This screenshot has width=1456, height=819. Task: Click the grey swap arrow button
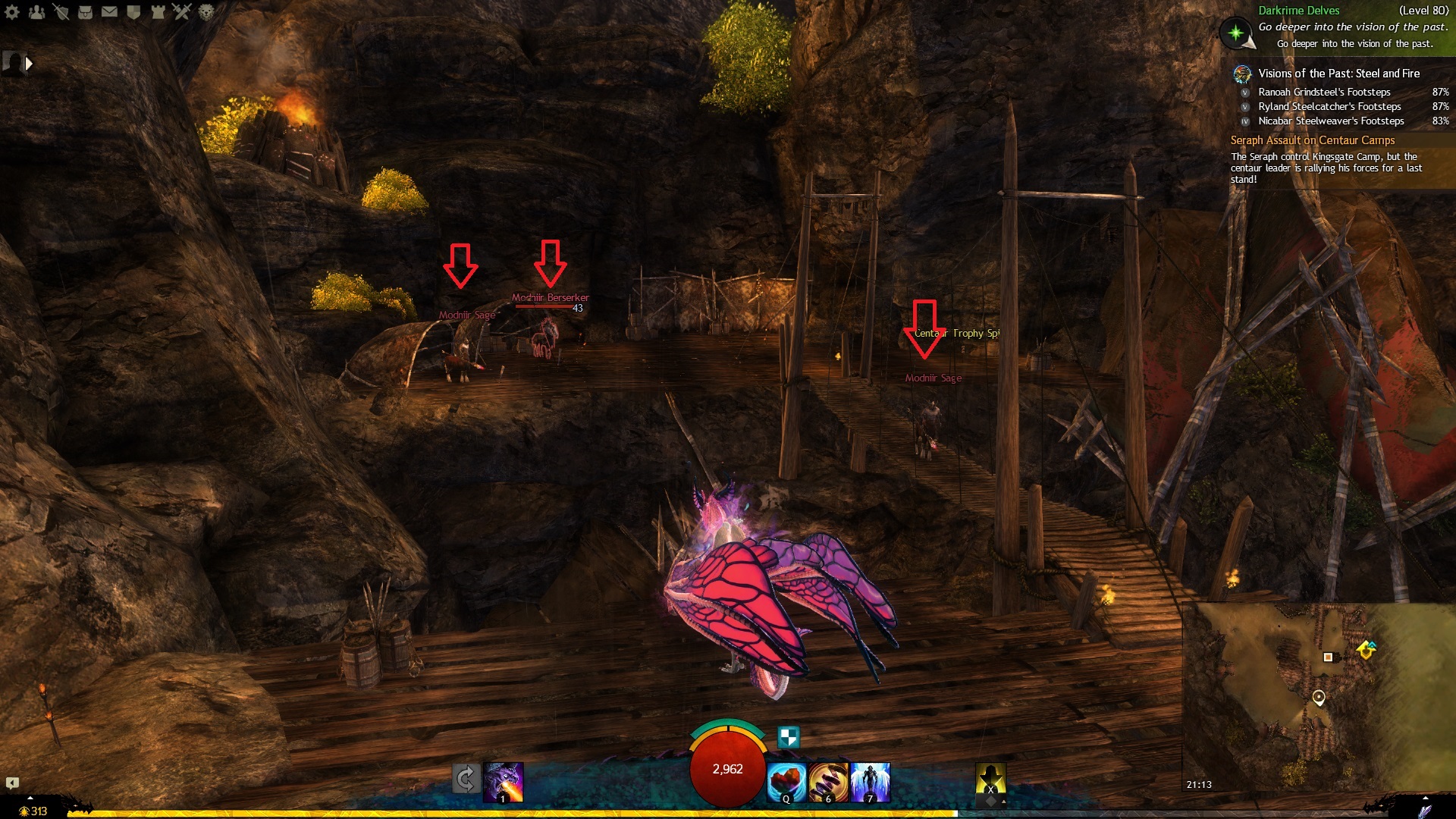click(x=466, y=779)
